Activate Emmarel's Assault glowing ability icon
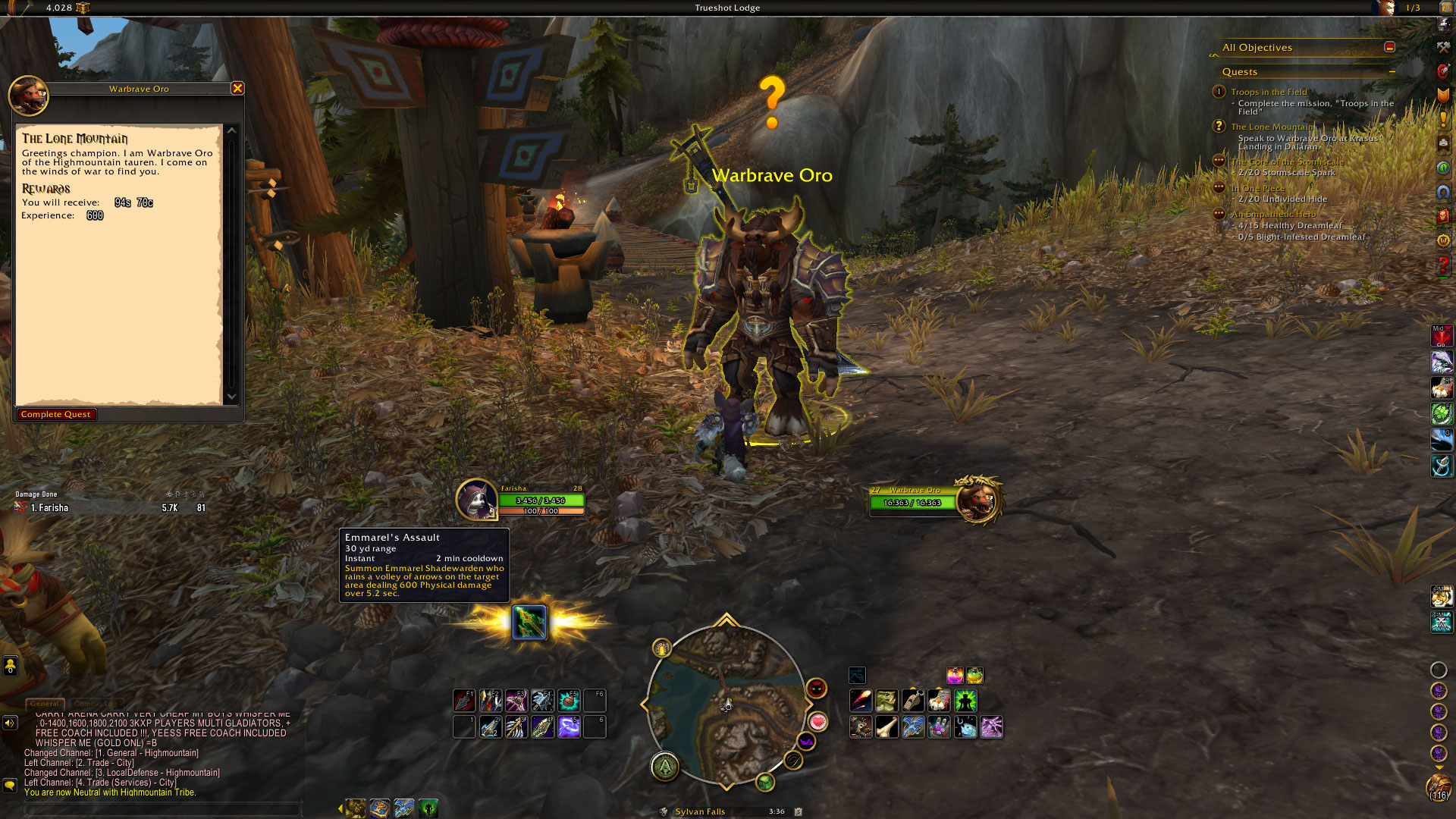 pos(529,623)
